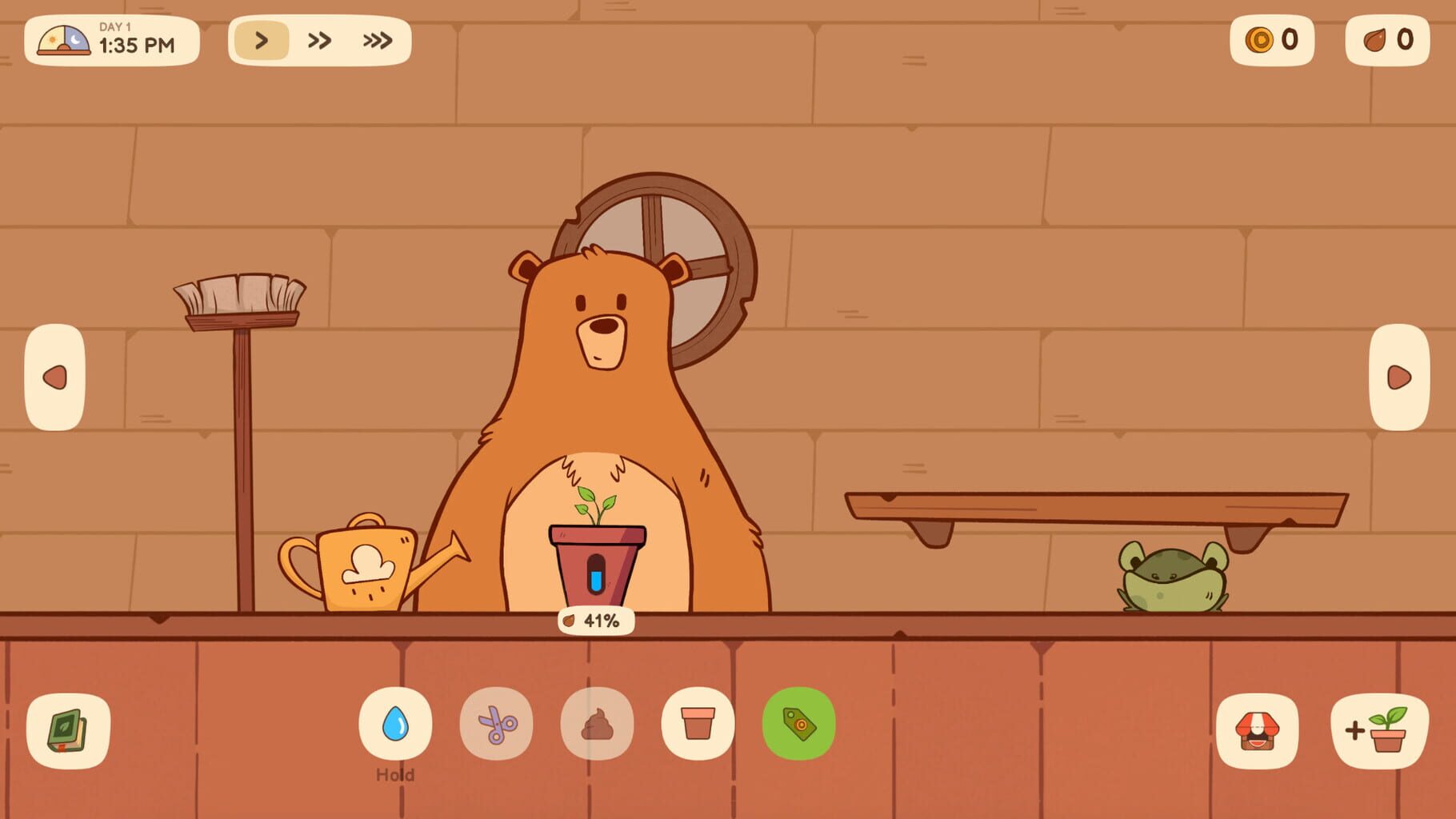Select the flower pot tool
The height and width of the screenshot is (819, 1456).
point(698,725)
